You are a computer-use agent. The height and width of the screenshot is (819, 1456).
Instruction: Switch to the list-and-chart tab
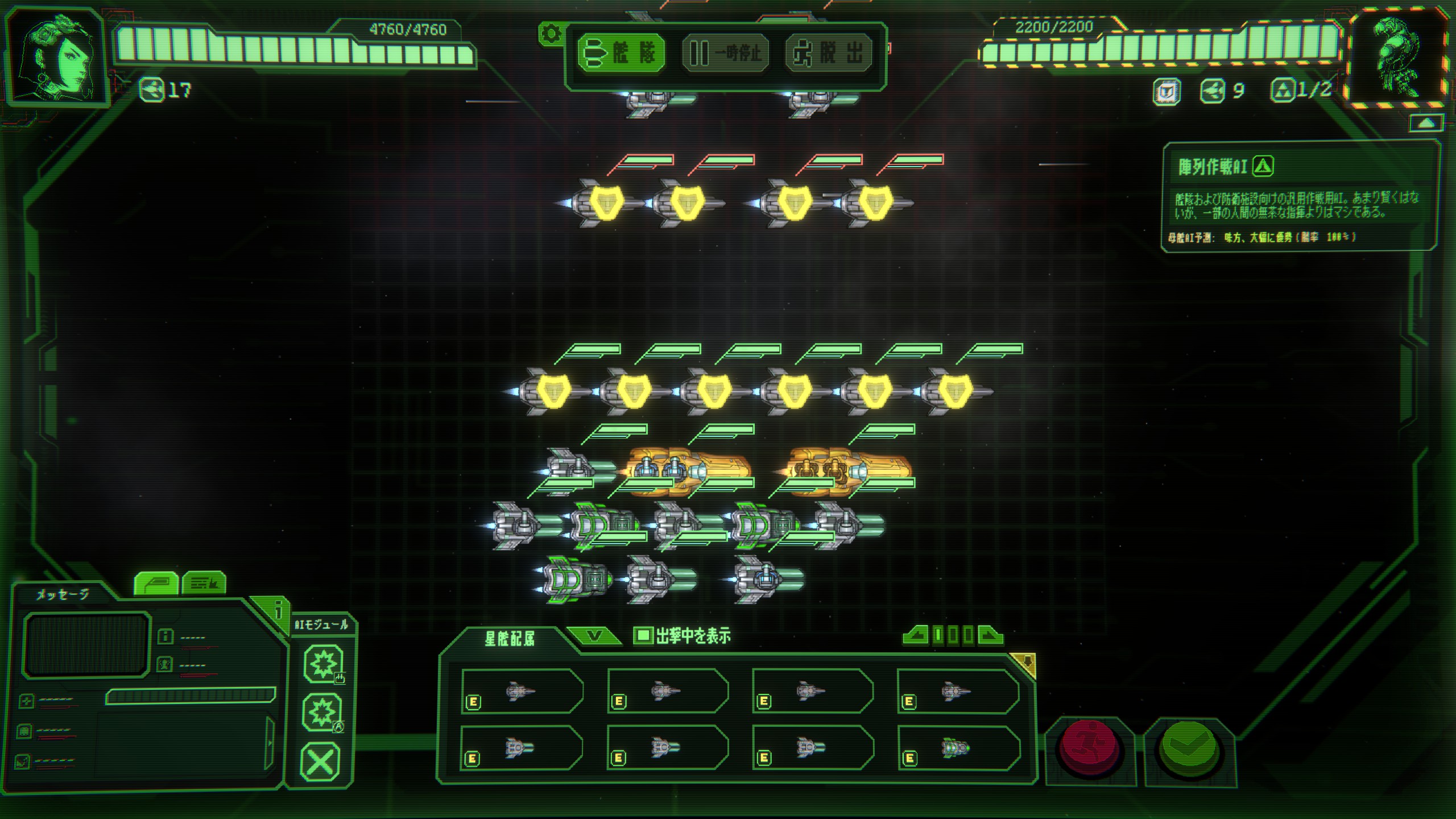tap(204, 584)
